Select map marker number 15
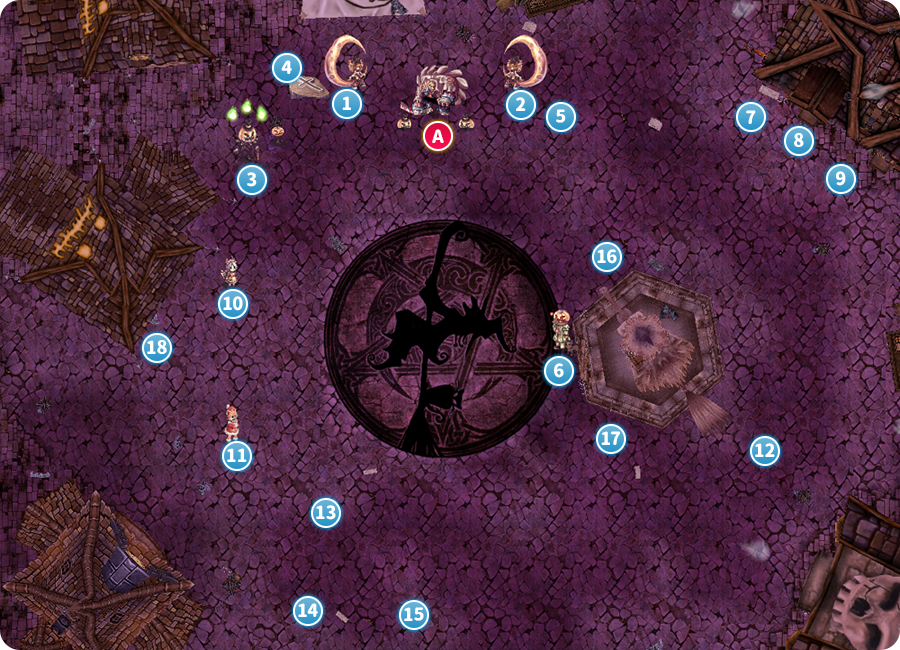 (413, 614)
